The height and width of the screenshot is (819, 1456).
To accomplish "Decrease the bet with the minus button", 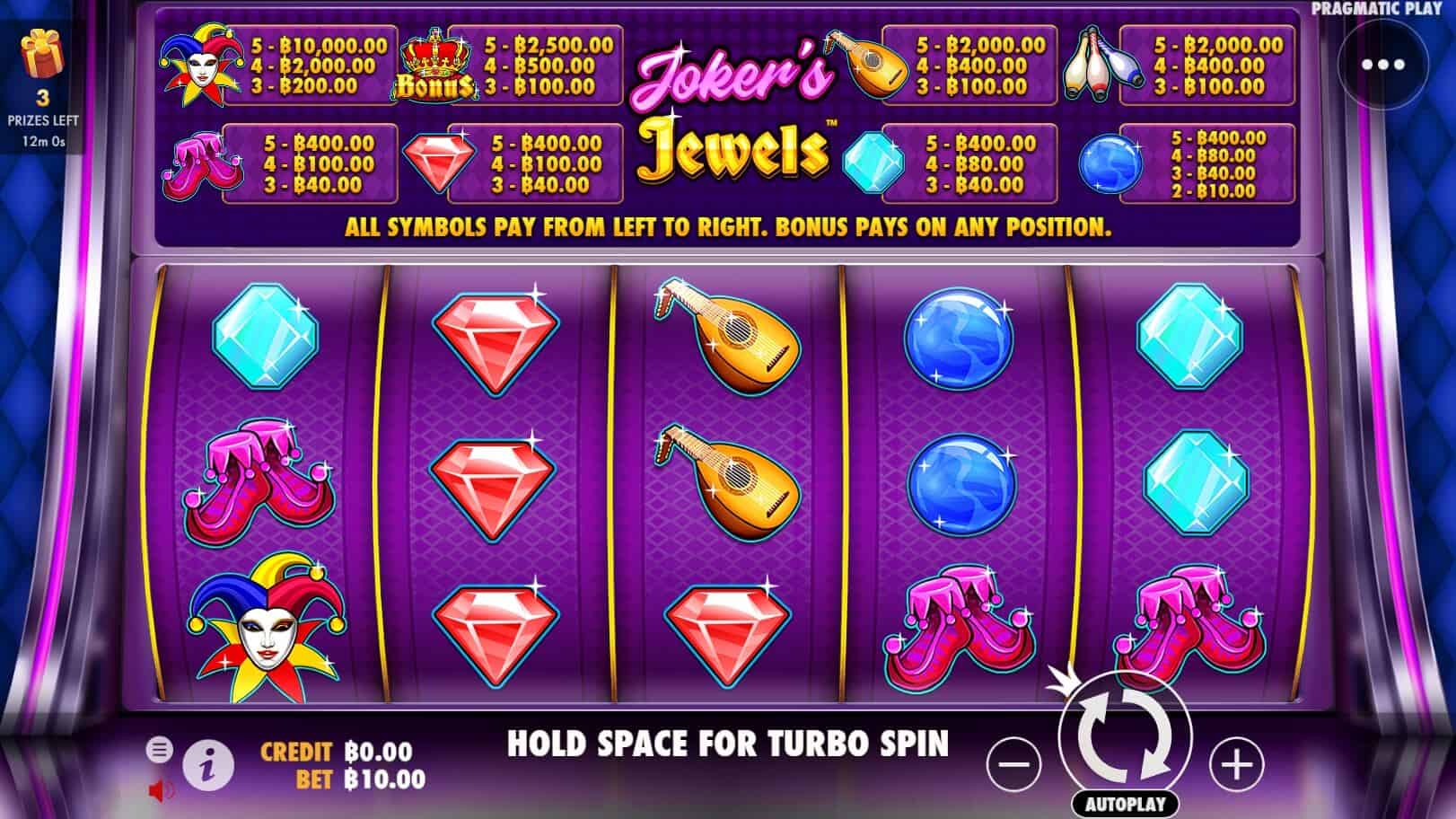I will (x=1016, y=762).
